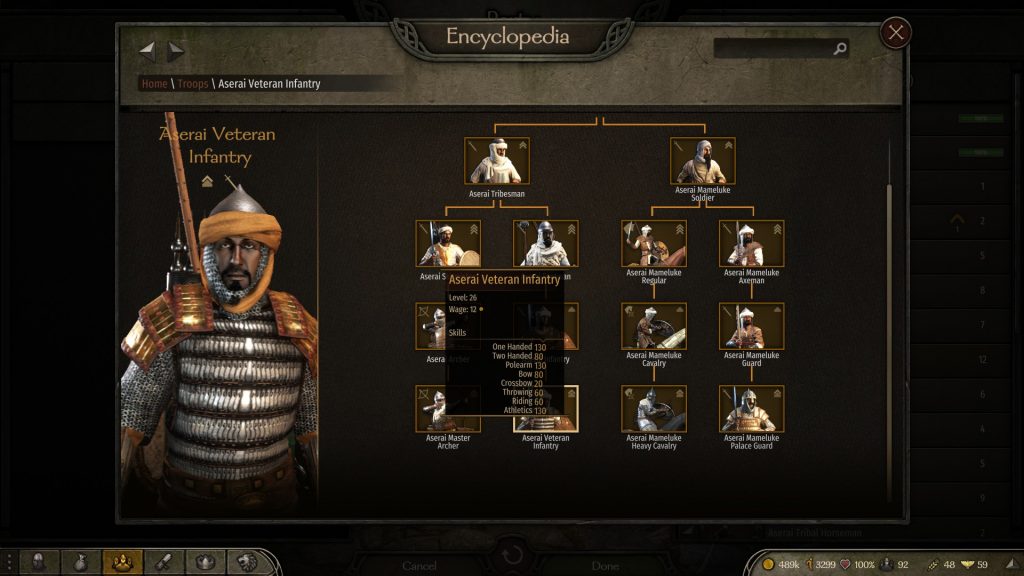
Task: Select the Aserai Mameluke Cavalry portrait
Action: pyautogui.click(x=653, y=326)
